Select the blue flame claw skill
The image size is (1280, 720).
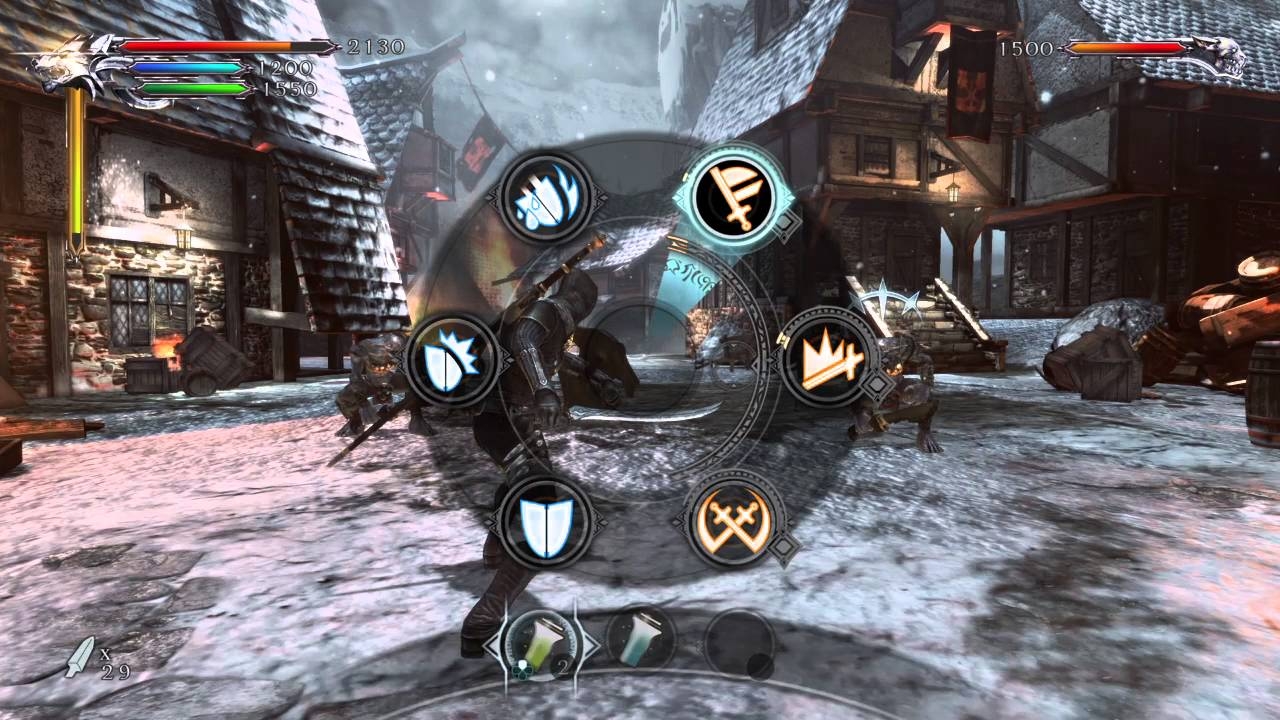(x=544, y=197)
